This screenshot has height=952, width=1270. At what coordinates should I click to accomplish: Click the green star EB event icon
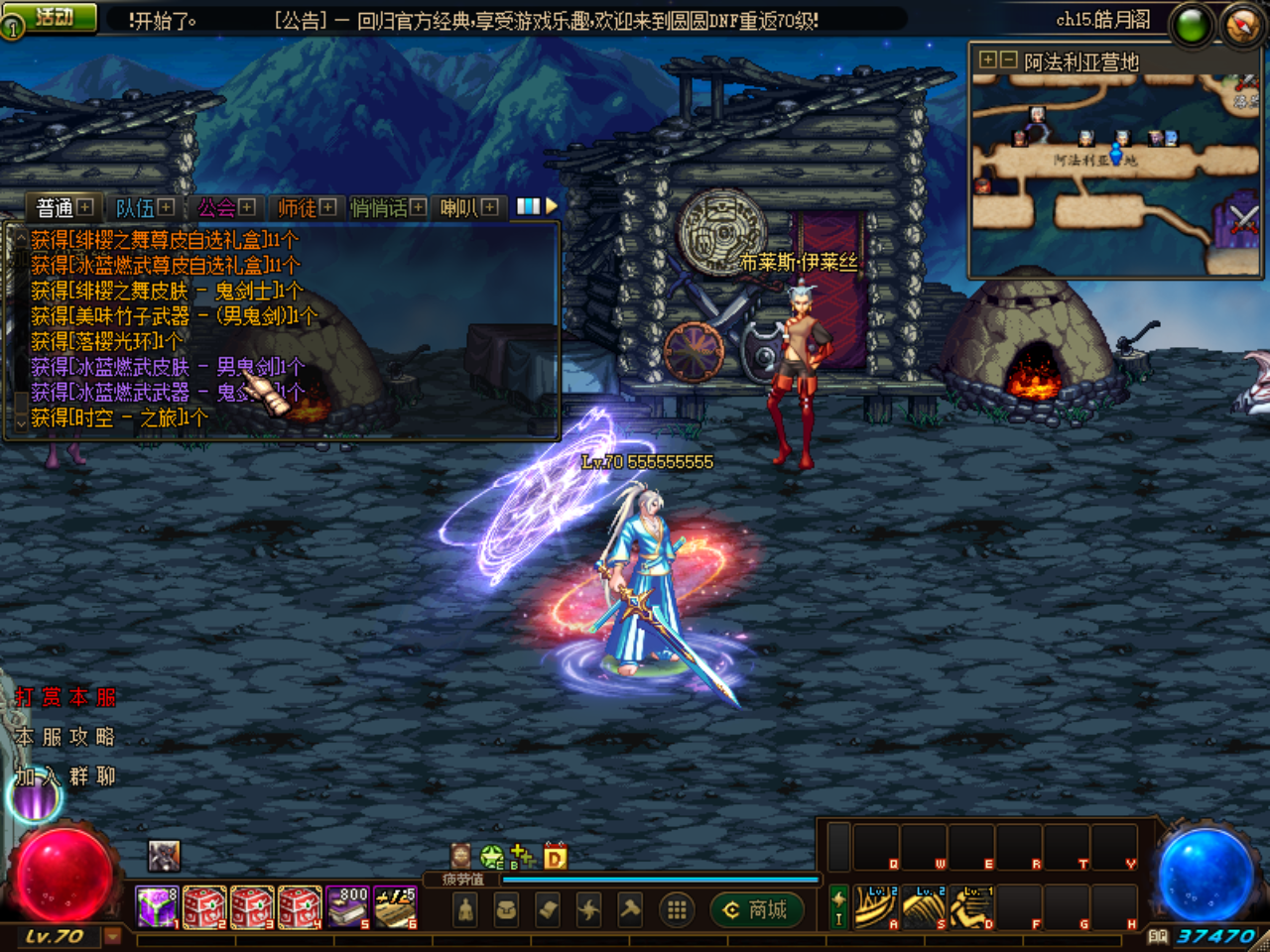[491, 857]
